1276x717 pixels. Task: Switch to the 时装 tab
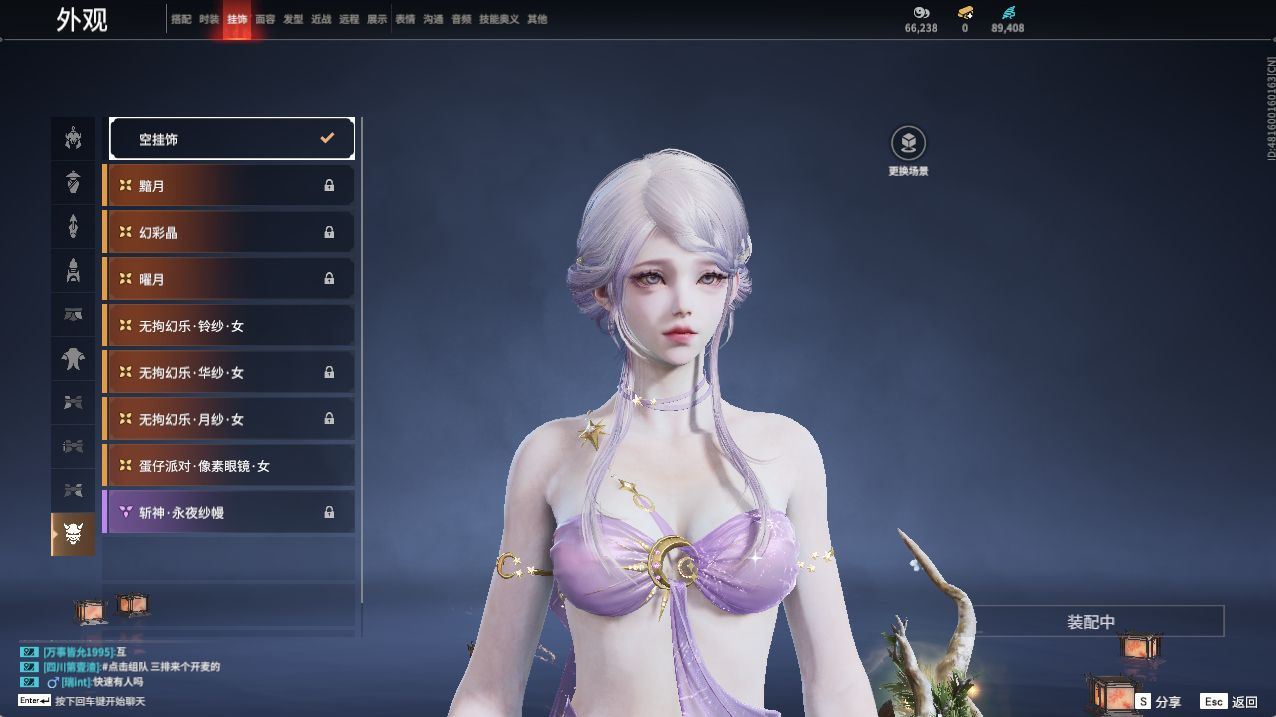click(209, 19)
